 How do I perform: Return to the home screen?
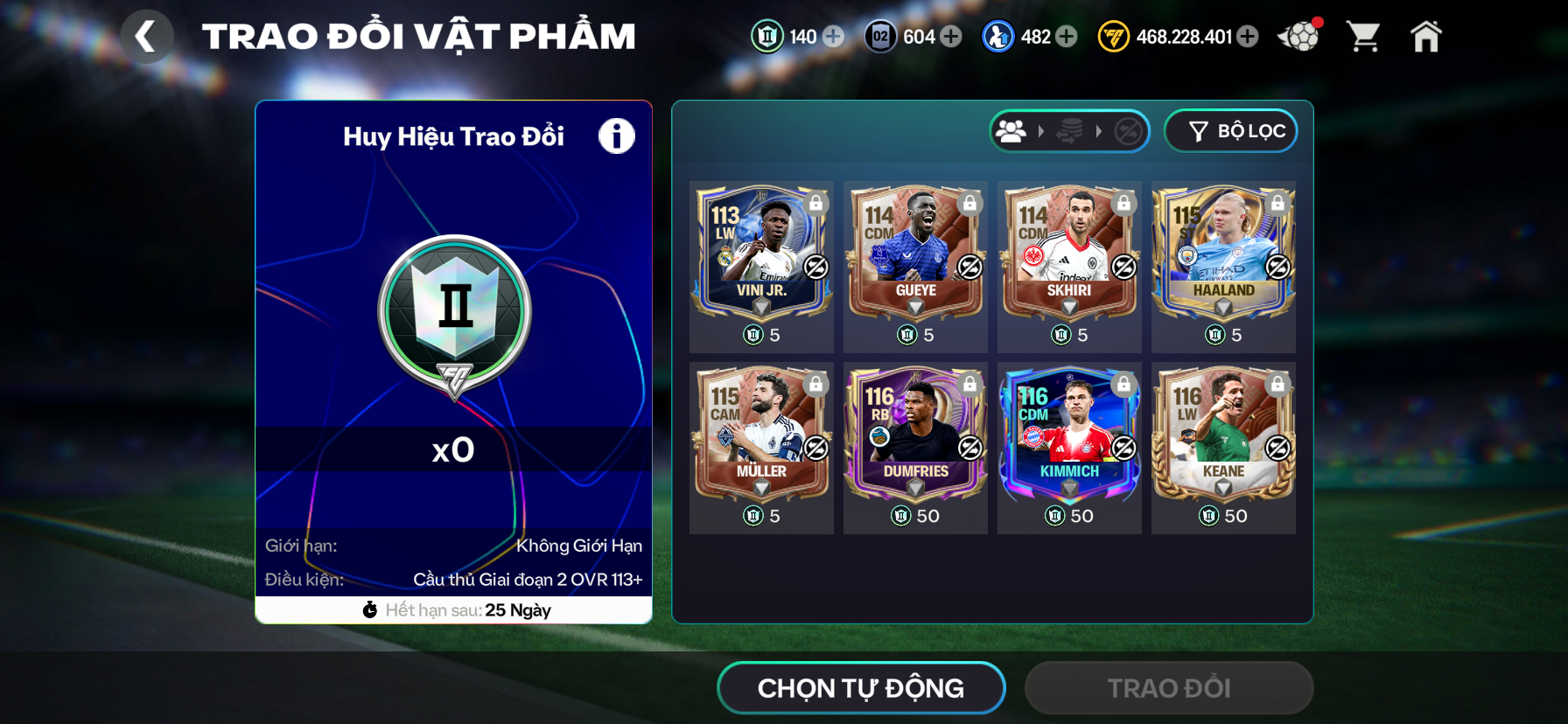tap(1425, 37)
